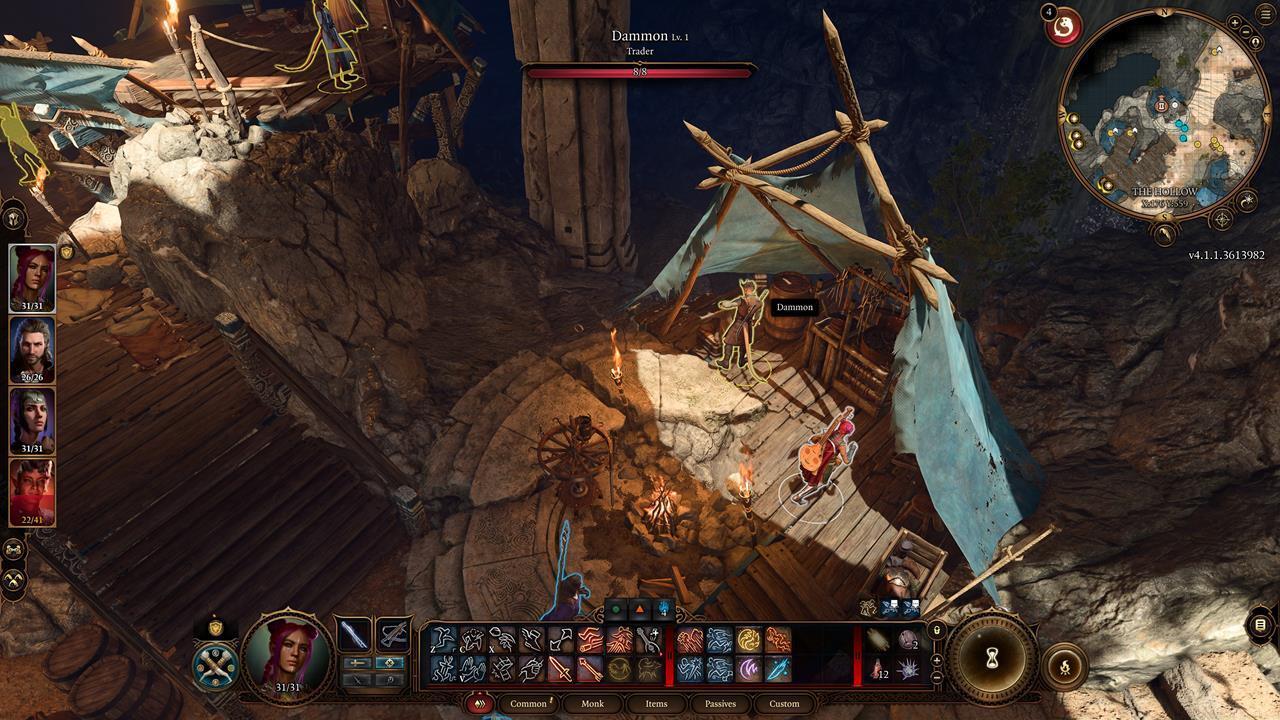The image size is (1280, 720).
Task: Show the Passives hotbar tab
Action: [720, 704]
